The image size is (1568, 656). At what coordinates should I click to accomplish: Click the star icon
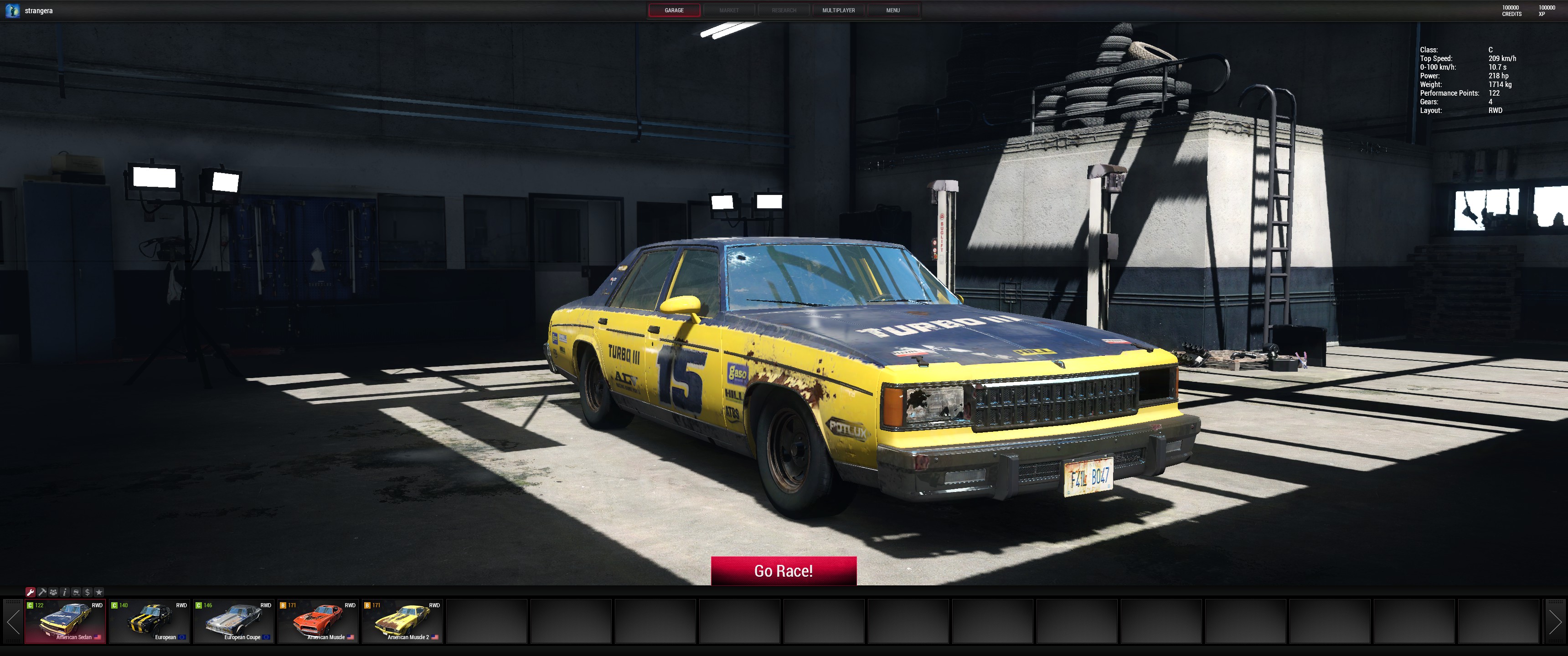99,592
